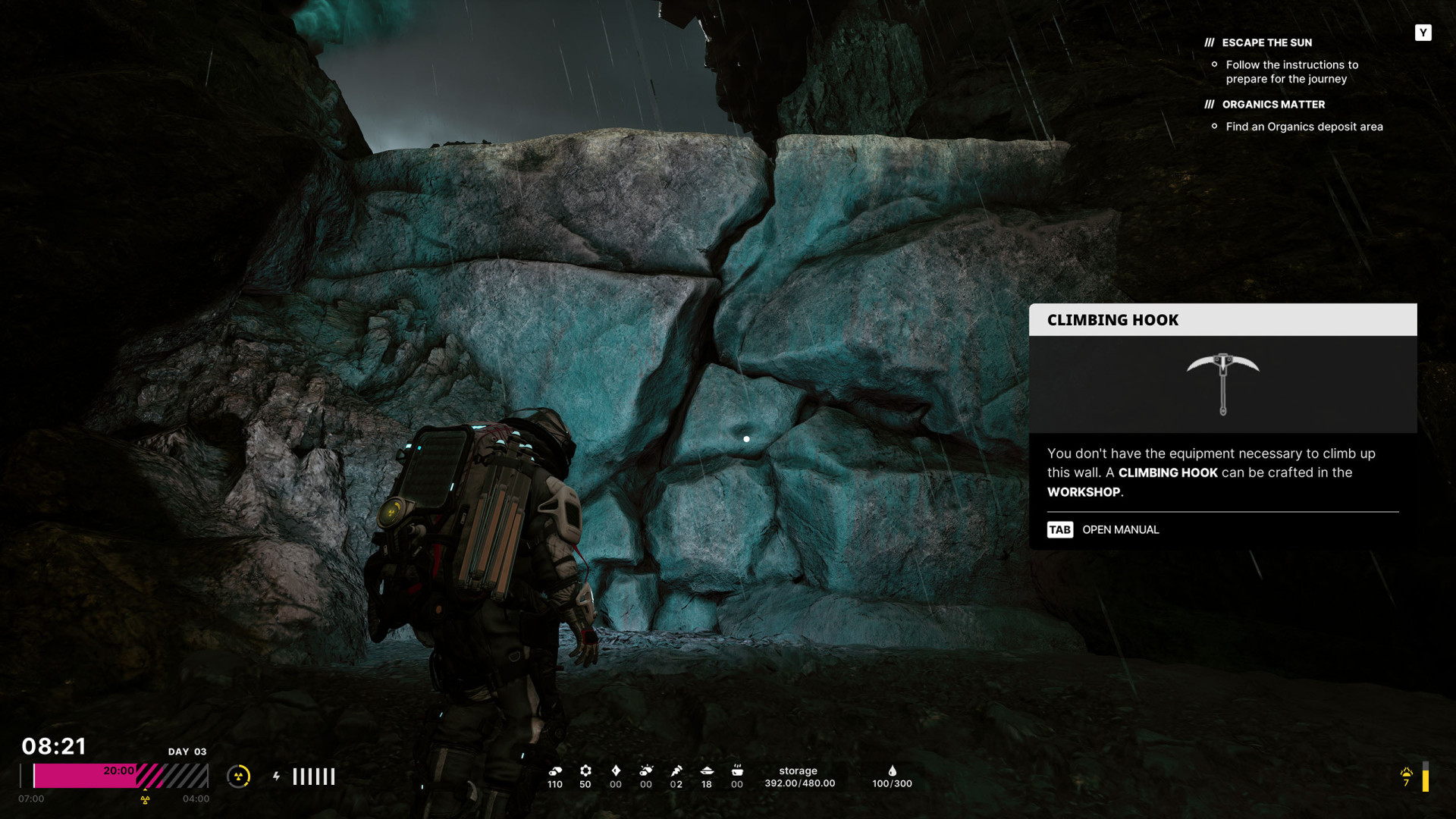Click the circular radiation gauge icon
Screen dimensions: 1456x819
pos(239,776)
